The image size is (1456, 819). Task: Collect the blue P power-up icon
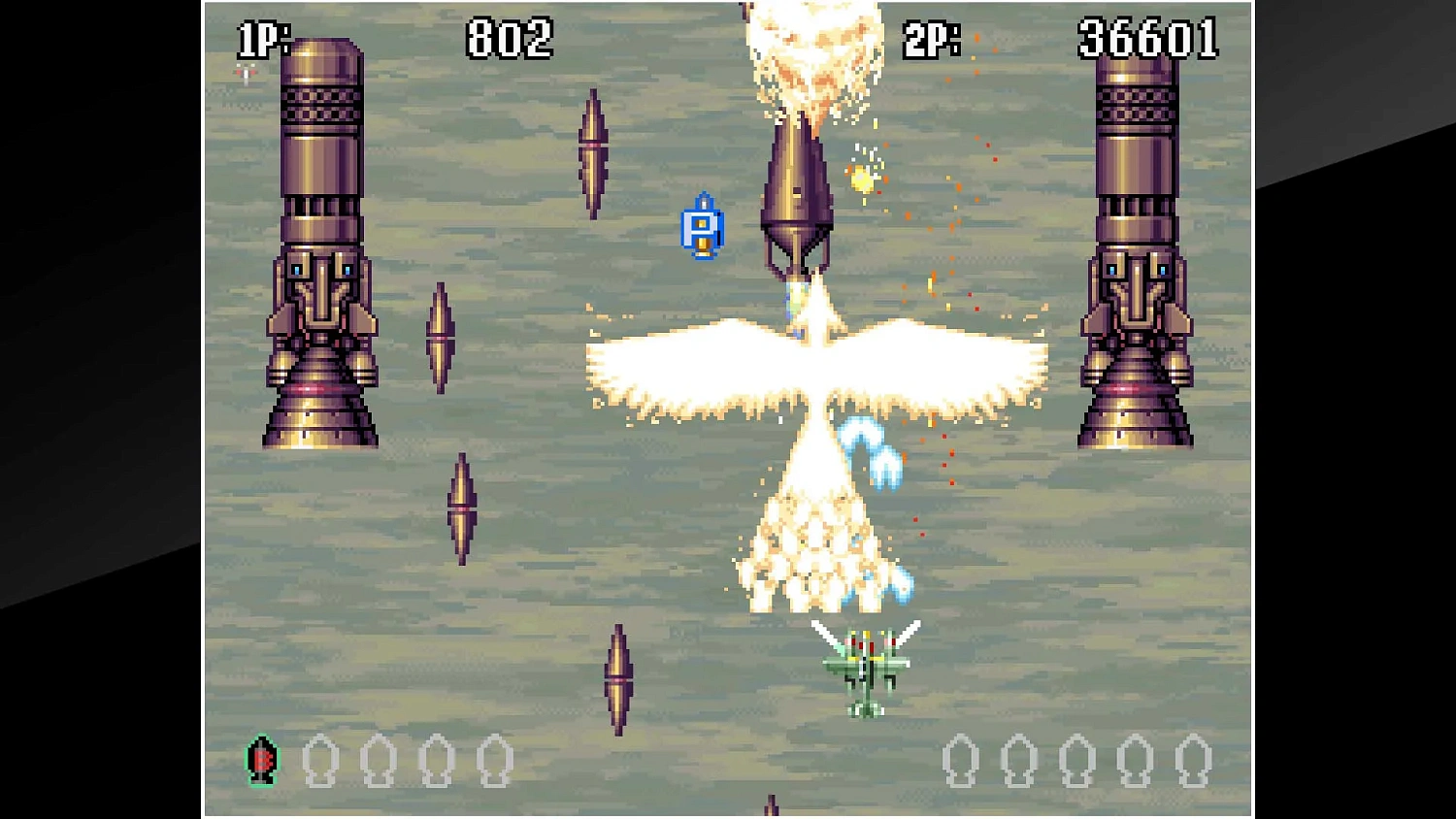pos(704,227)
